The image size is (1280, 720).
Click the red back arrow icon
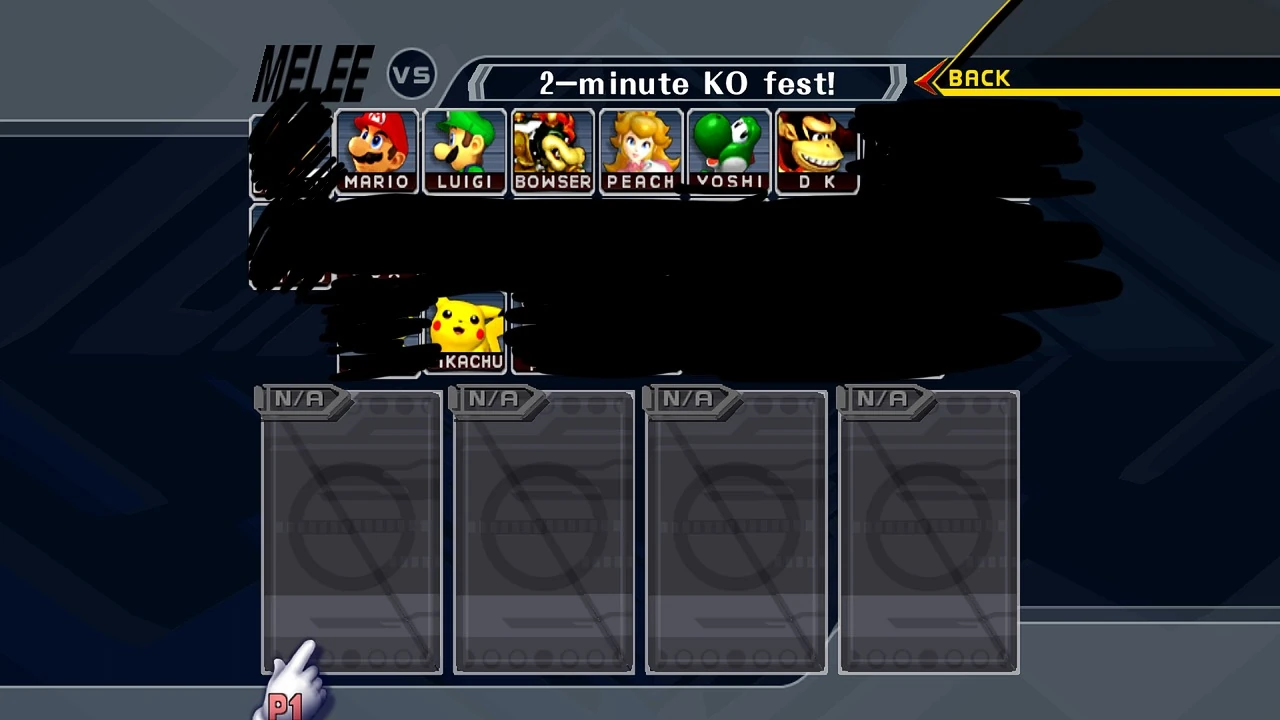click(925, 80)
